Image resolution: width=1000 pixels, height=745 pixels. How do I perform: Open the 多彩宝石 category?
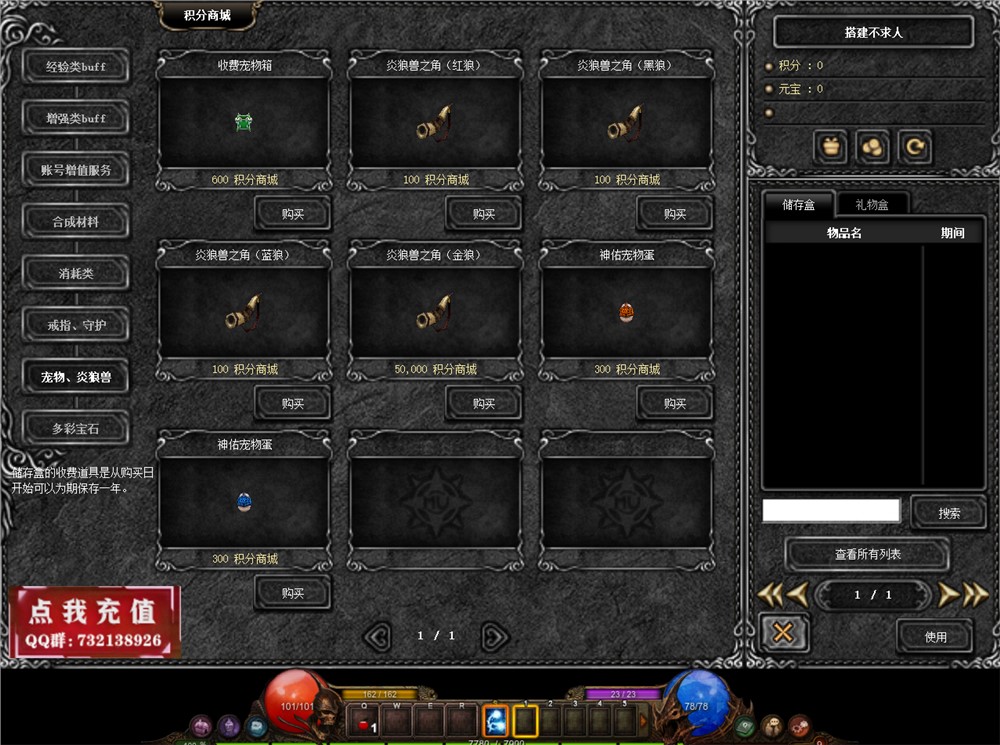click(76, 428)
